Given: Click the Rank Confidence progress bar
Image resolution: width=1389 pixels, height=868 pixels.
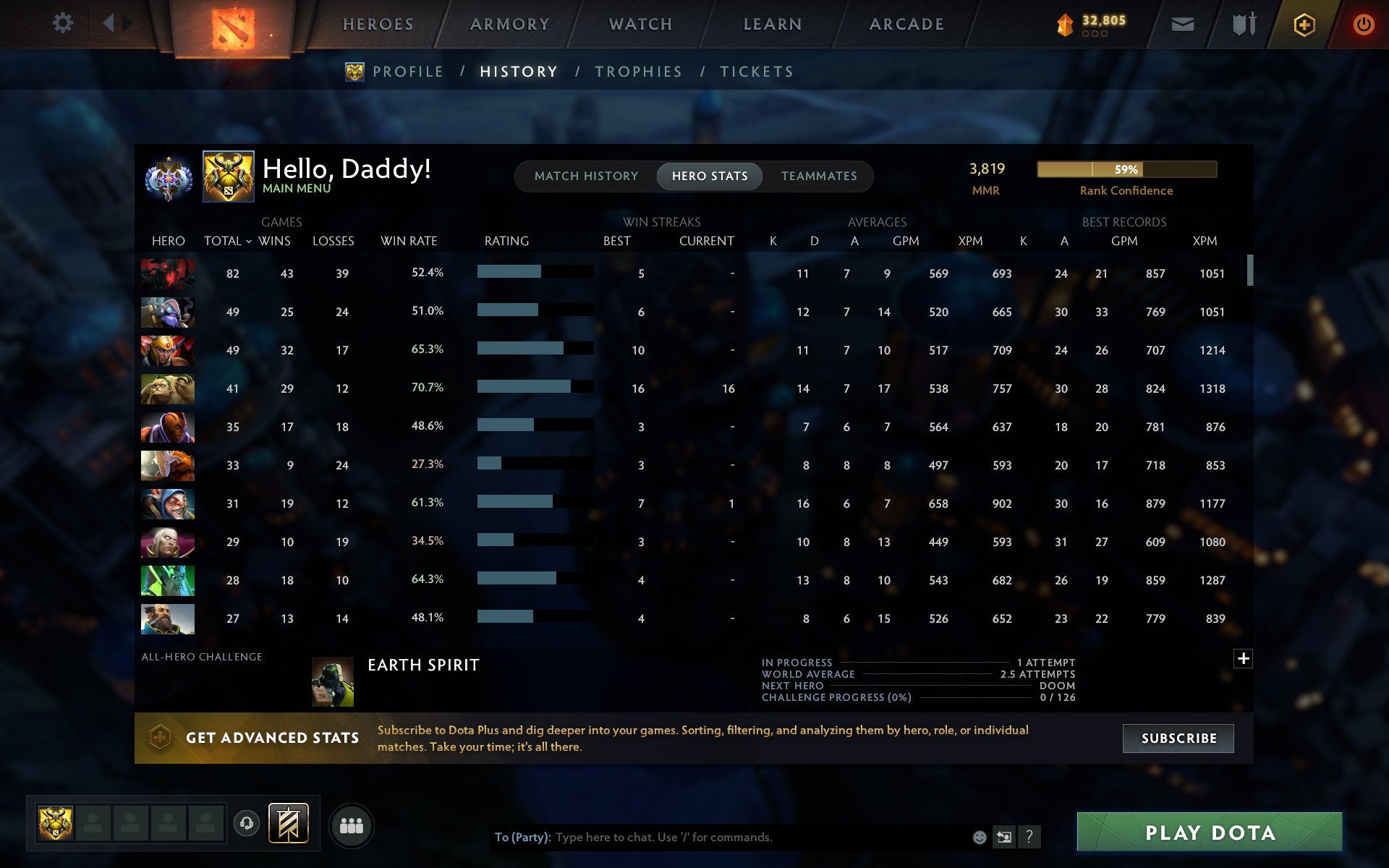Looking at the screenshot, I should pyautogui.click(x=1126, y=169).
